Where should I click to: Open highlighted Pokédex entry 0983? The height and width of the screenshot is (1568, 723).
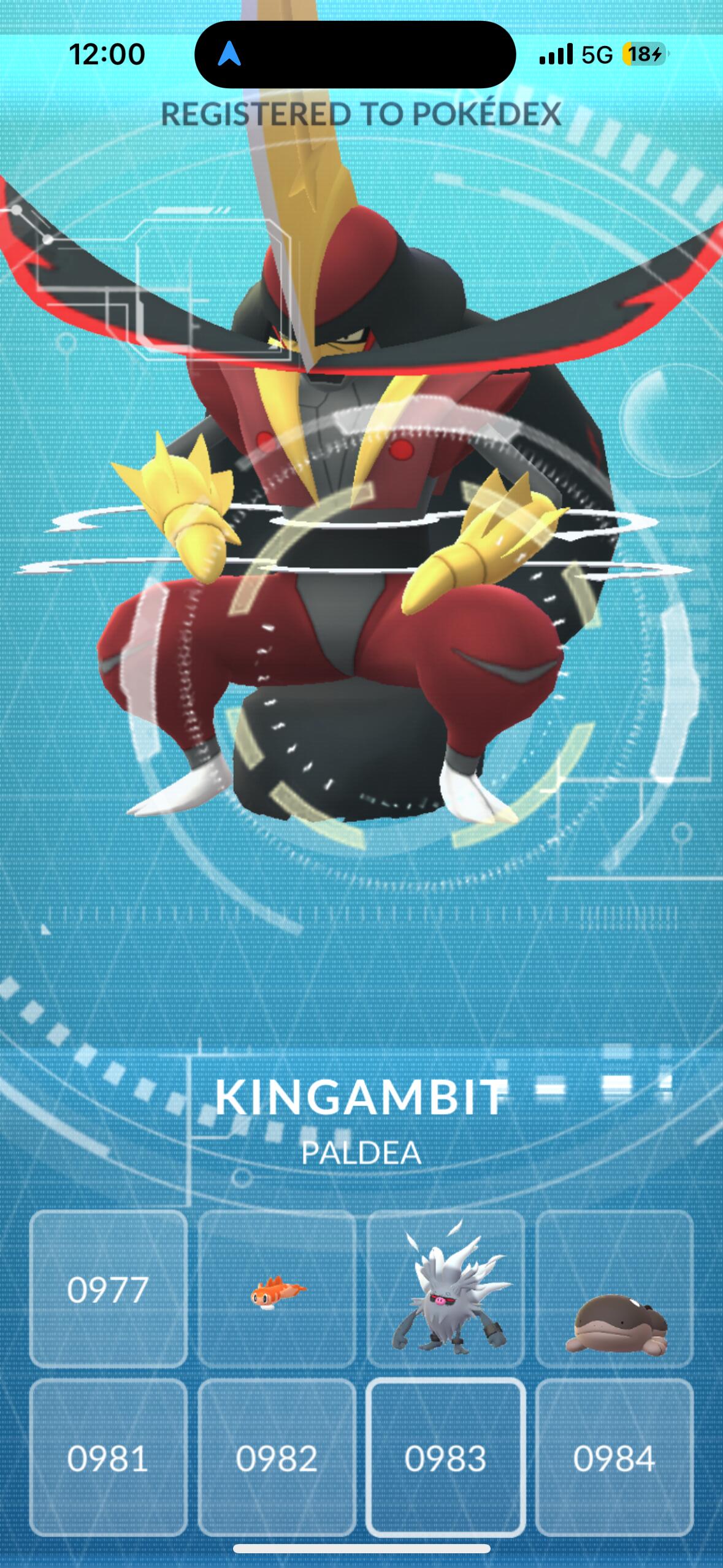tap(446, 1458)
